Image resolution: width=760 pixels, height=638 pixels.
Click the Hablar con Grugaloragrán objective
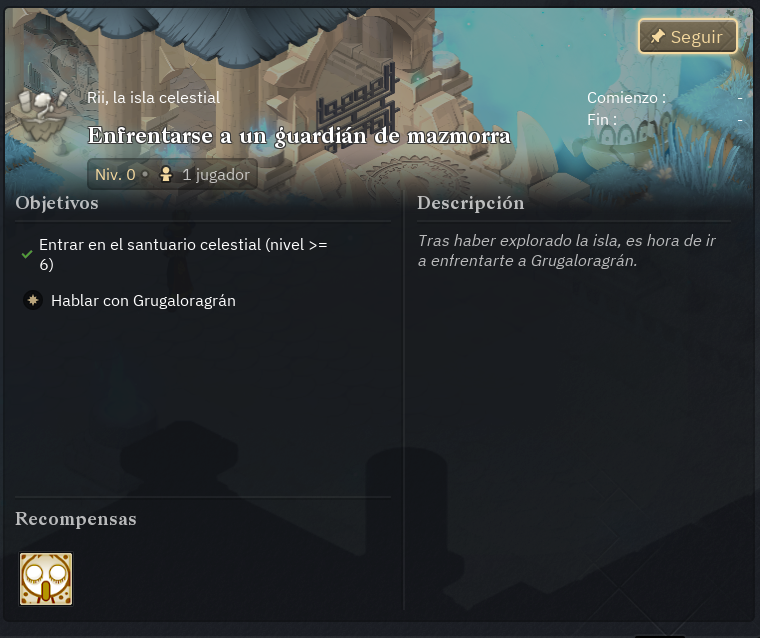[x=143, y=300]
